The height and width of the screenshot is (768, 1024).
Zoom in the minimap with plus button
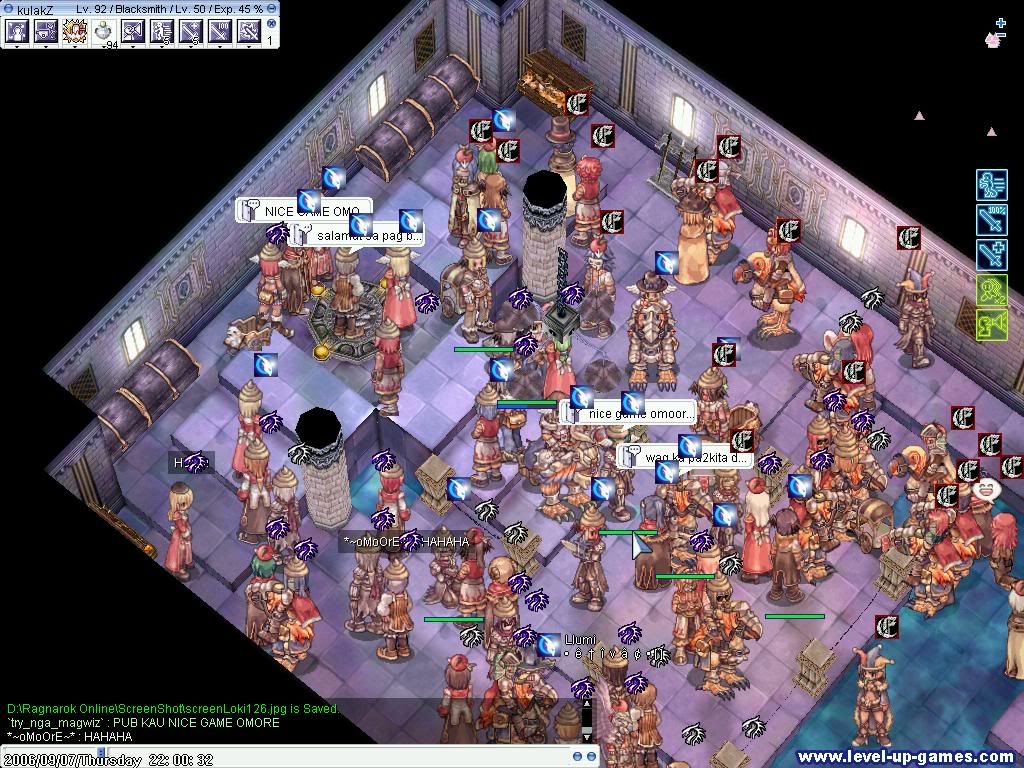pyautogui.click(x=1000, y=22)
